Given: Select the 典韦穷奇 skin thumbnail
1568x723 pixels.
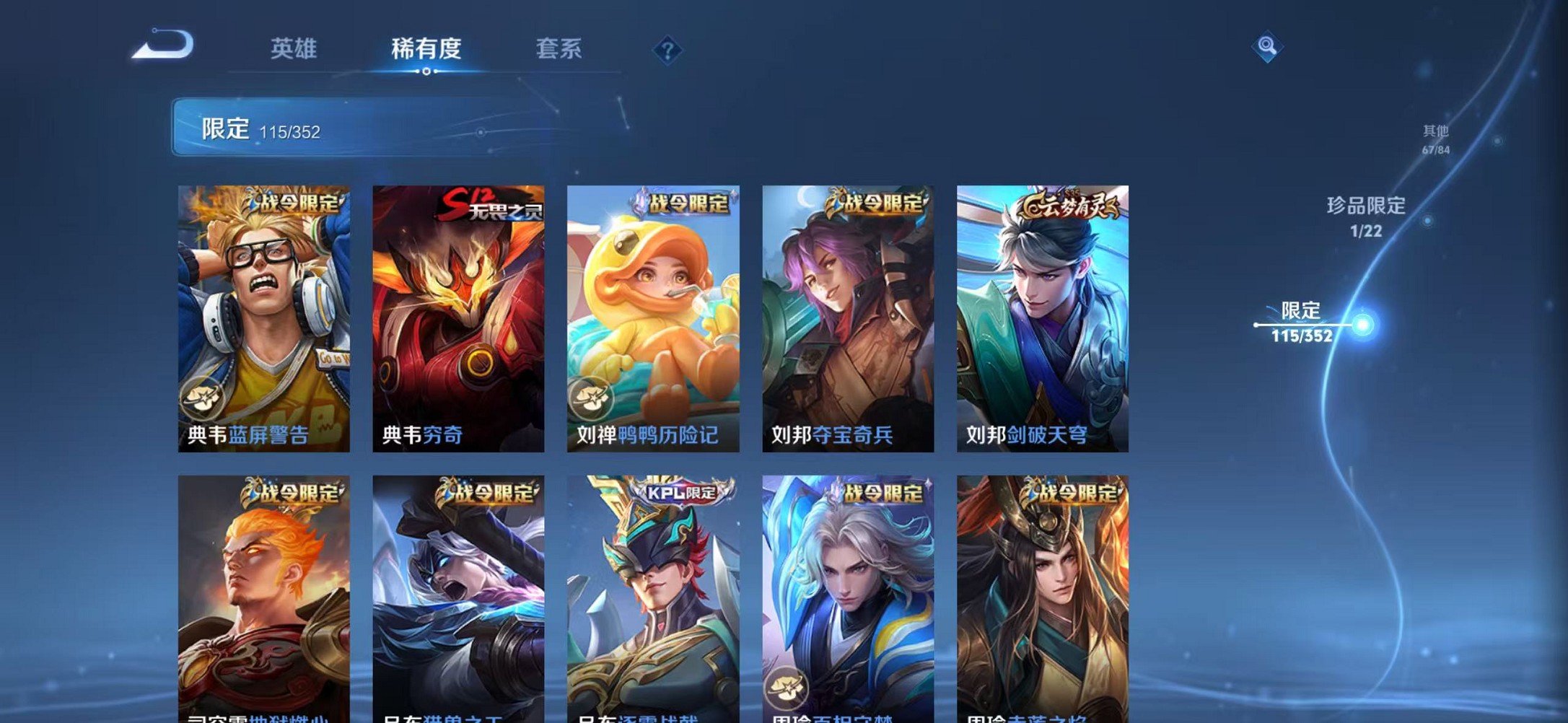Looking at the screenshot, I should tap(460, 310).
